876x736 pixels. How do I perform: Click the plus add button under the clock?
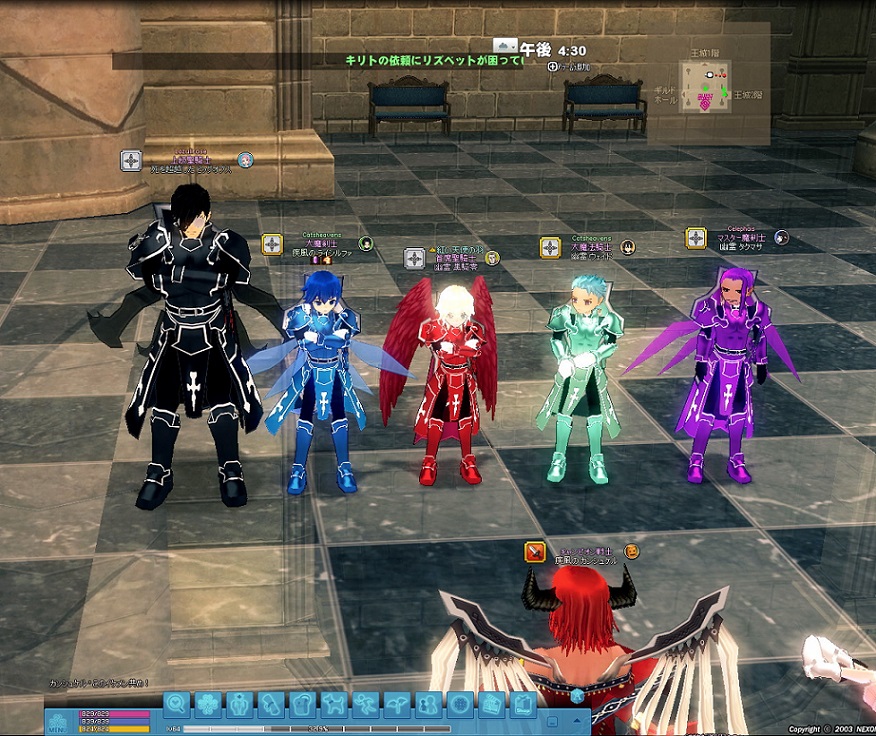[553, 66]
